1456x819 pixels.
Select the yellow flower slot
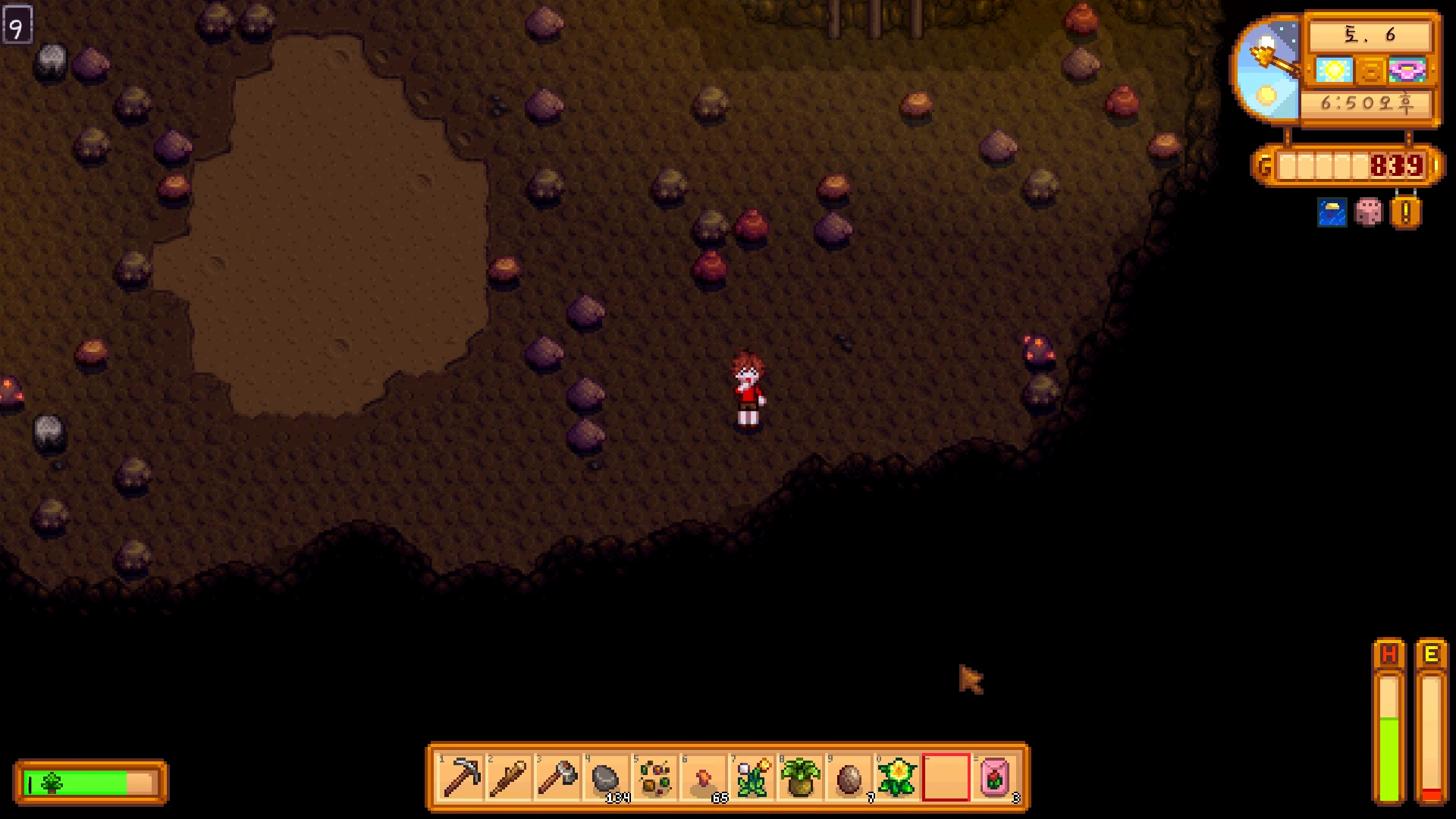[897, 777]
